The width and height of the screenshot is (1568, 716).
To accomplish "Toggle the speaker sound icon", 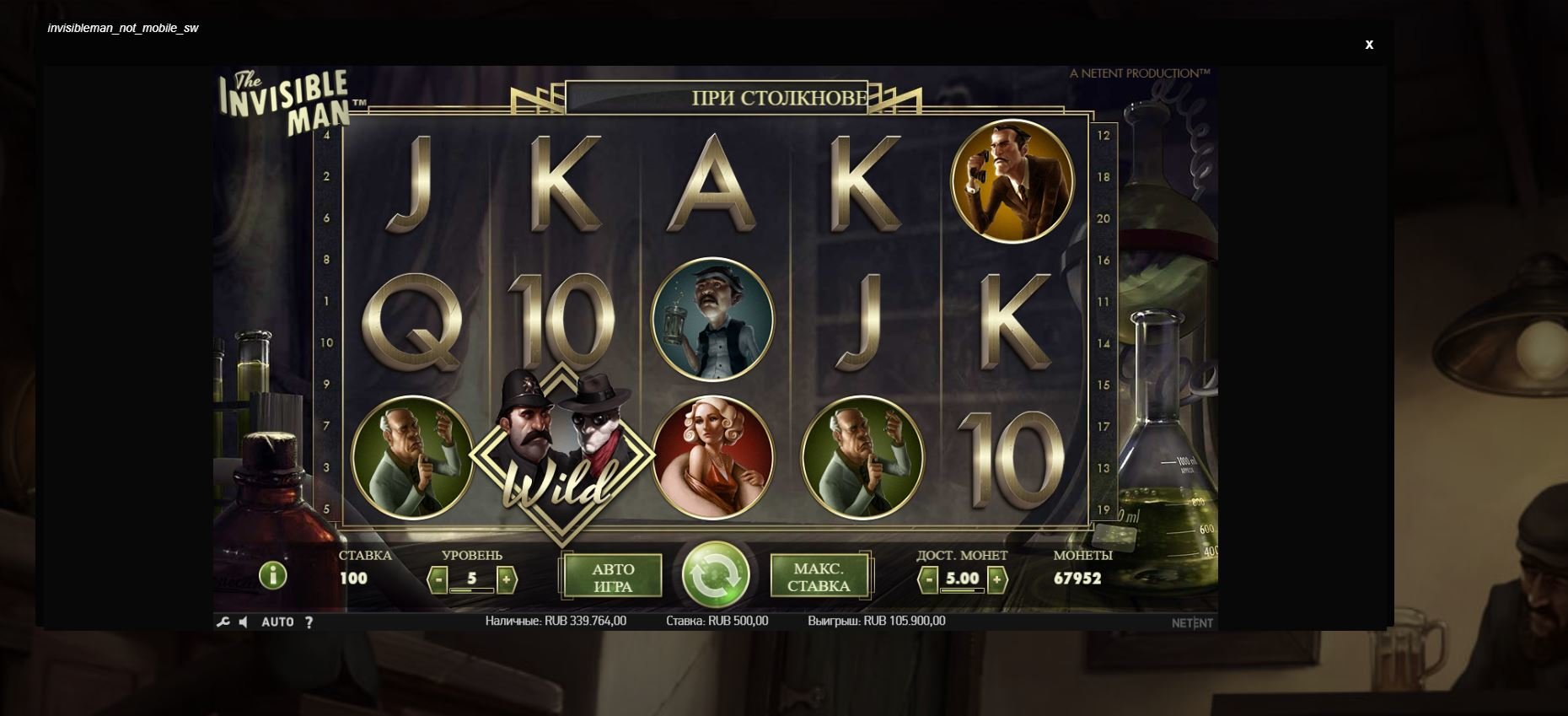I will coord(244,622).
